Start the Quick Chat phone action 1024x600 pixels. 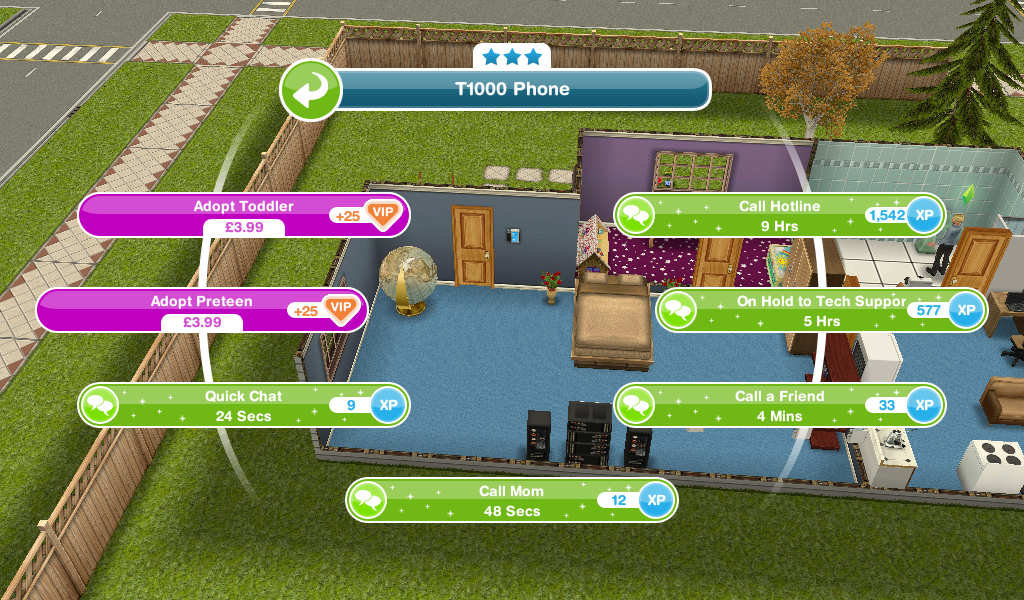tap(243, 405)
